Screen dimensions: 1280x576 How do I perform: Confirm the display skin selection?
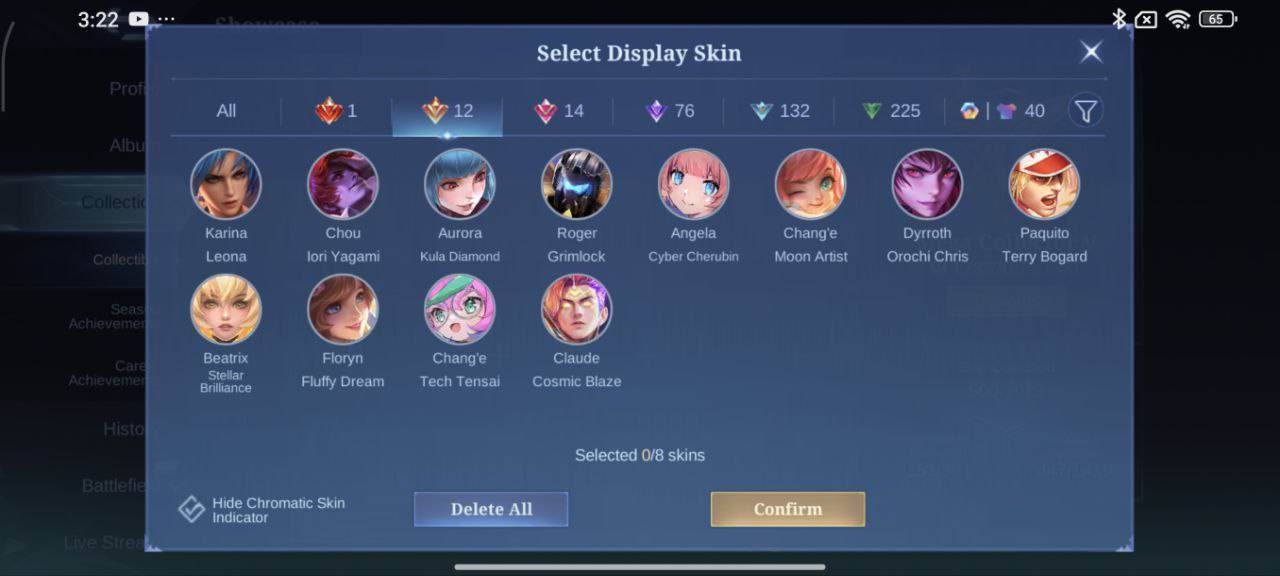coord(788,509)
